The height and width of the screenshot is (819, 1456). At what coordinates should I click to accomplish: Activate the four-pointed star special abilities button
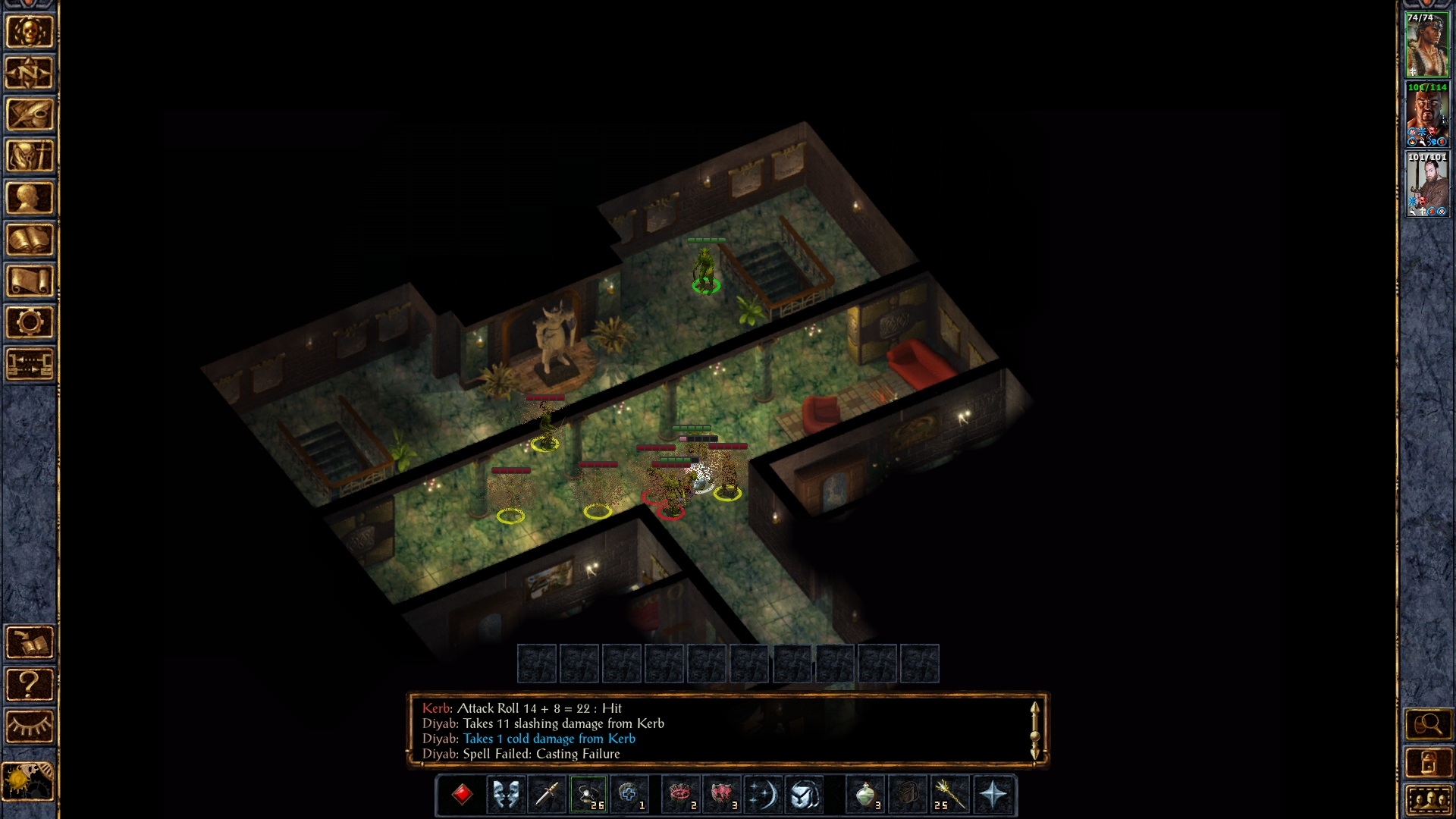[993, 794]
